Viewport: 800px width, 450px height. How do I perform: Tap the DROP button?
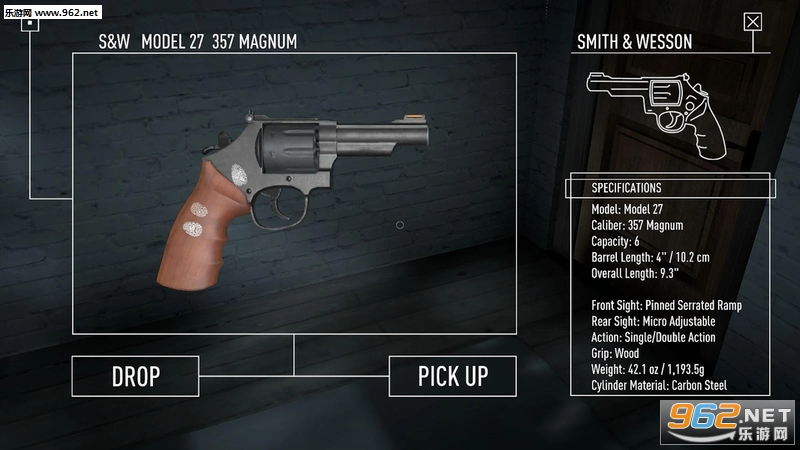click(135, 376)
